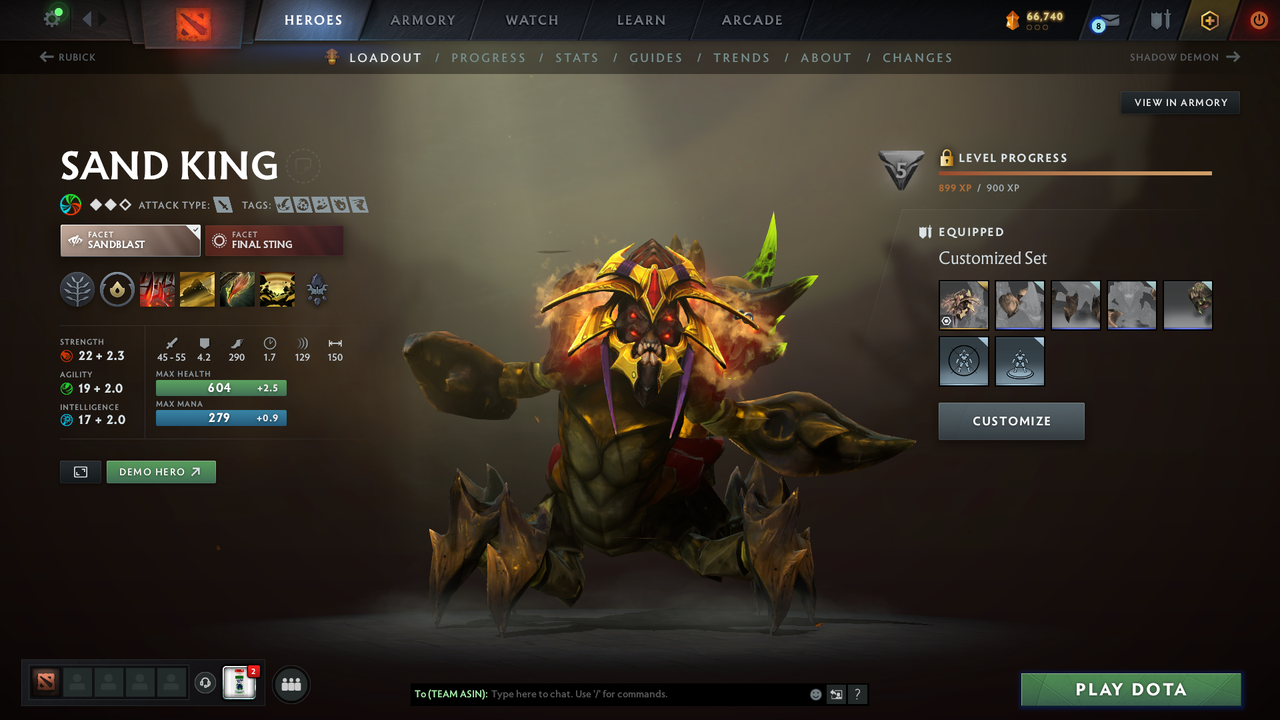Go to previous hero Rubick
Screen dimensions: 1280x720
68,58
